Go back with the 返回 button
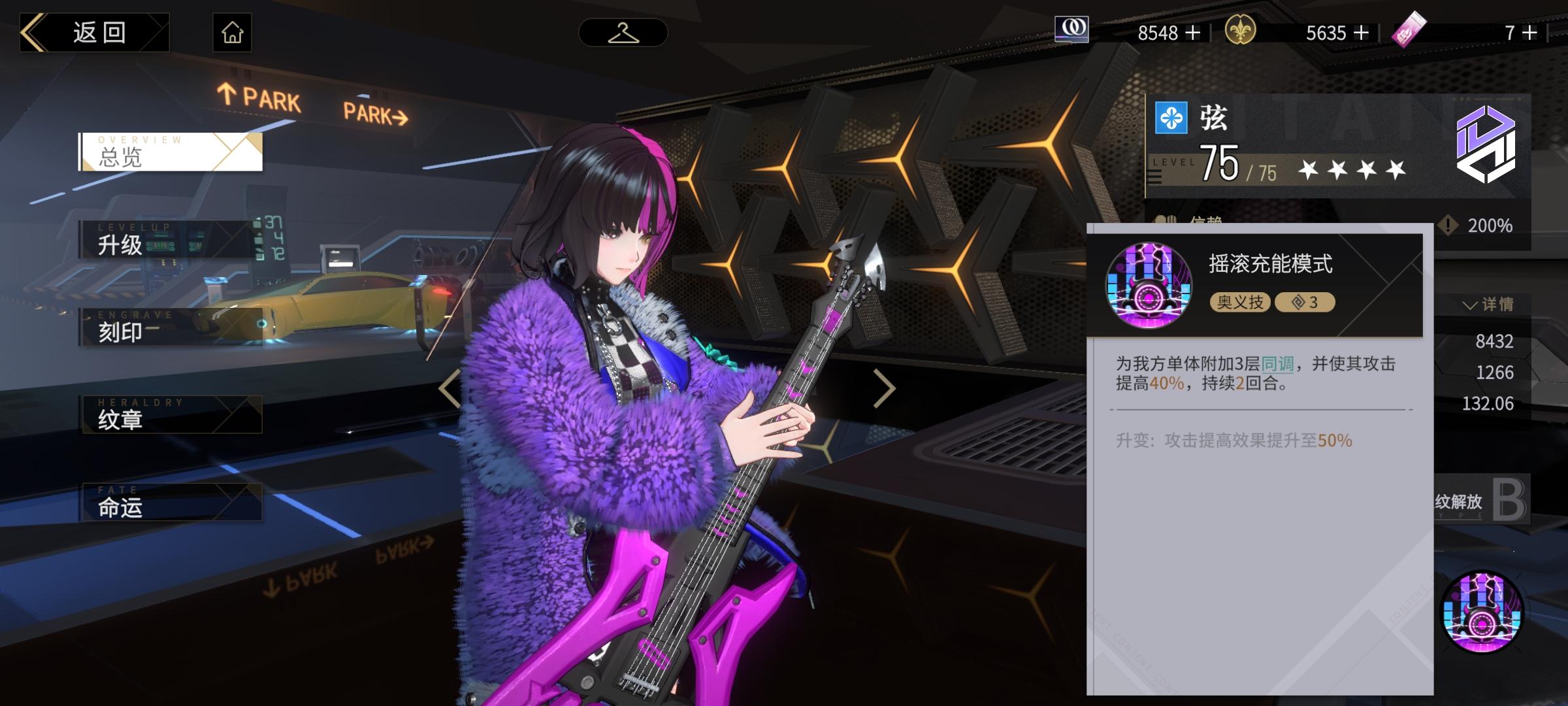The height and width of the screenshot is (706, 1568). pos(95,33)
